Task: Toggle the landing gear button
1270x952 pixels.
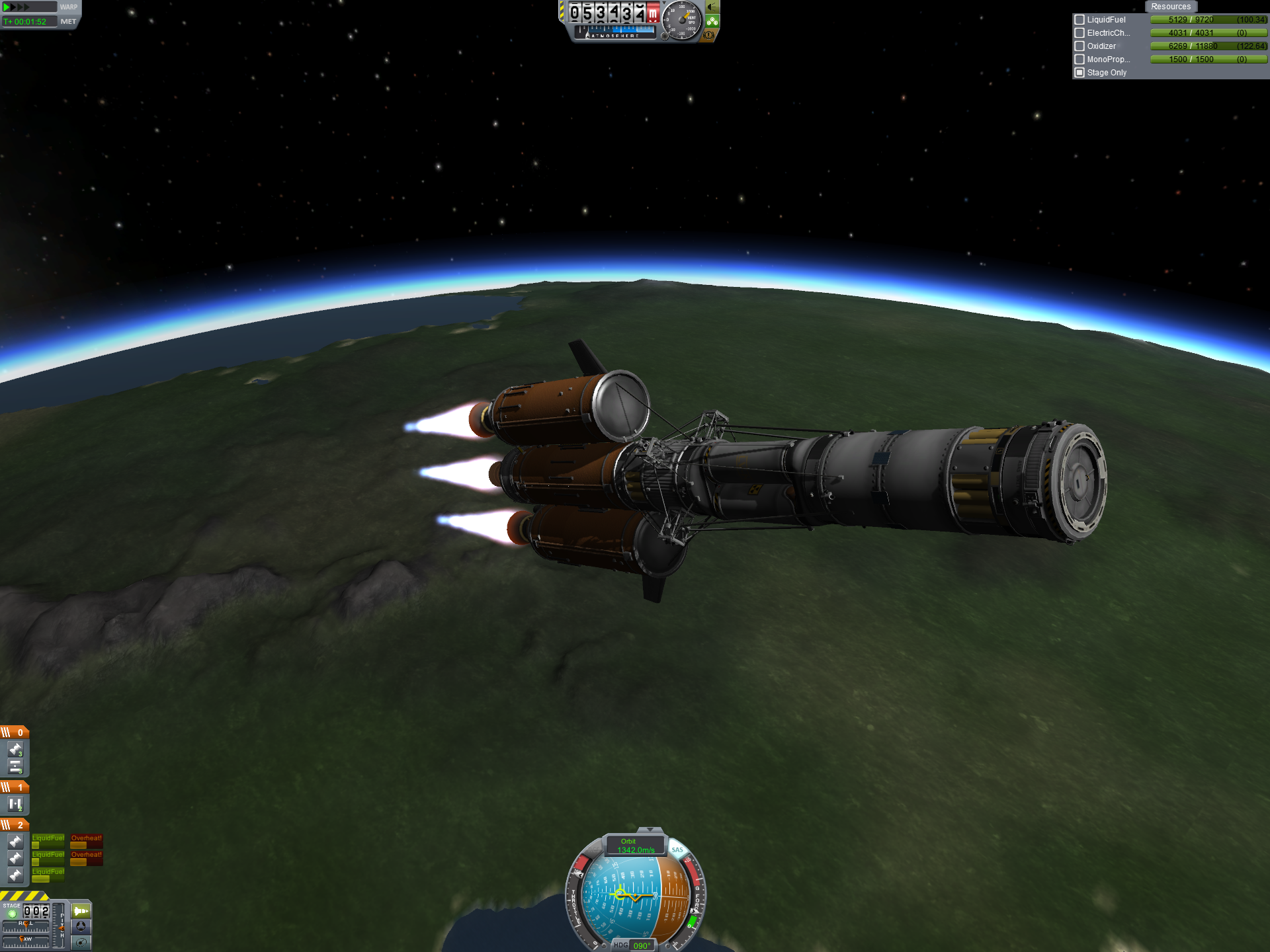Action: 712,21
